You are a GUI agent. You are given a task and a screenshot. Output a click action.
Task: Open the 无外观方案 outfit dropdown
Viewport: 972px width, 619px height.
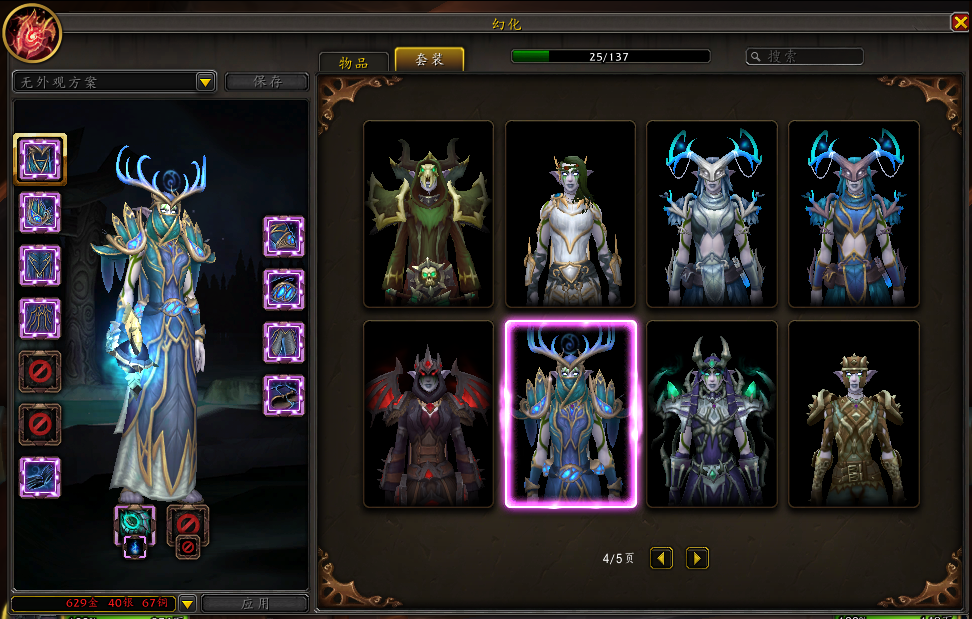click(x=205, y=82)
